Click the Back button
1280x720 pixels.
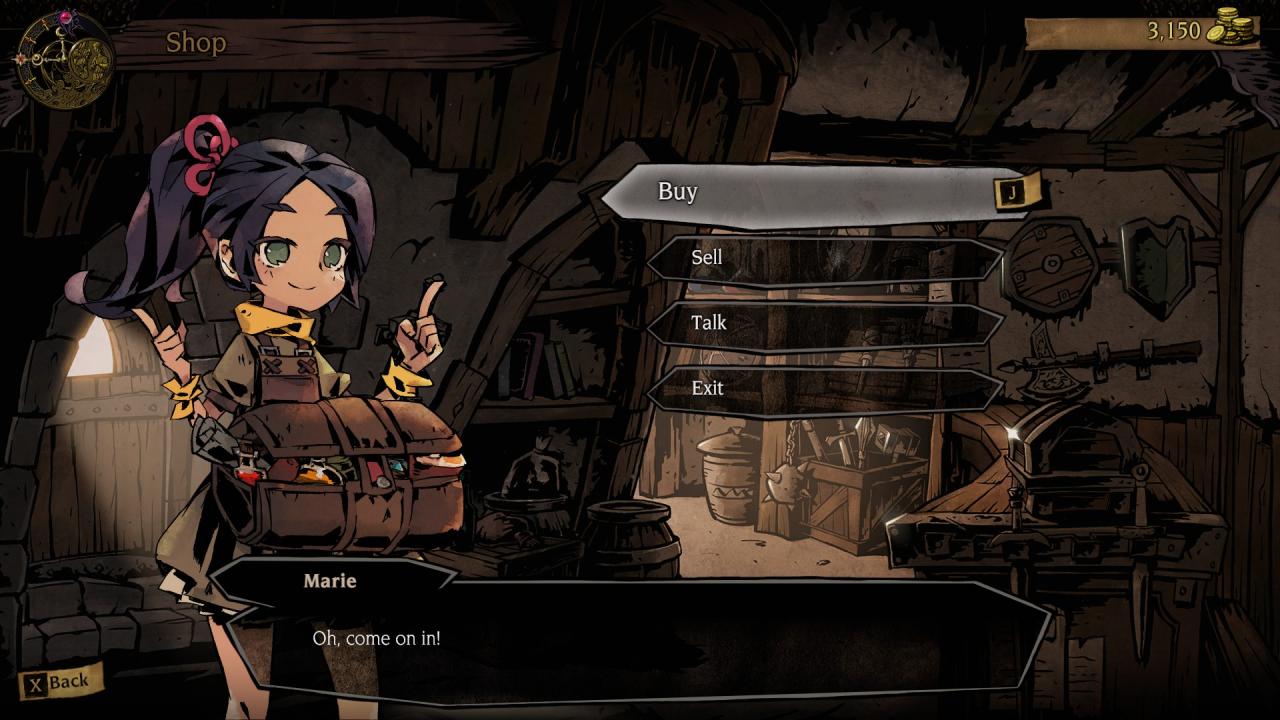coord(60,683)
